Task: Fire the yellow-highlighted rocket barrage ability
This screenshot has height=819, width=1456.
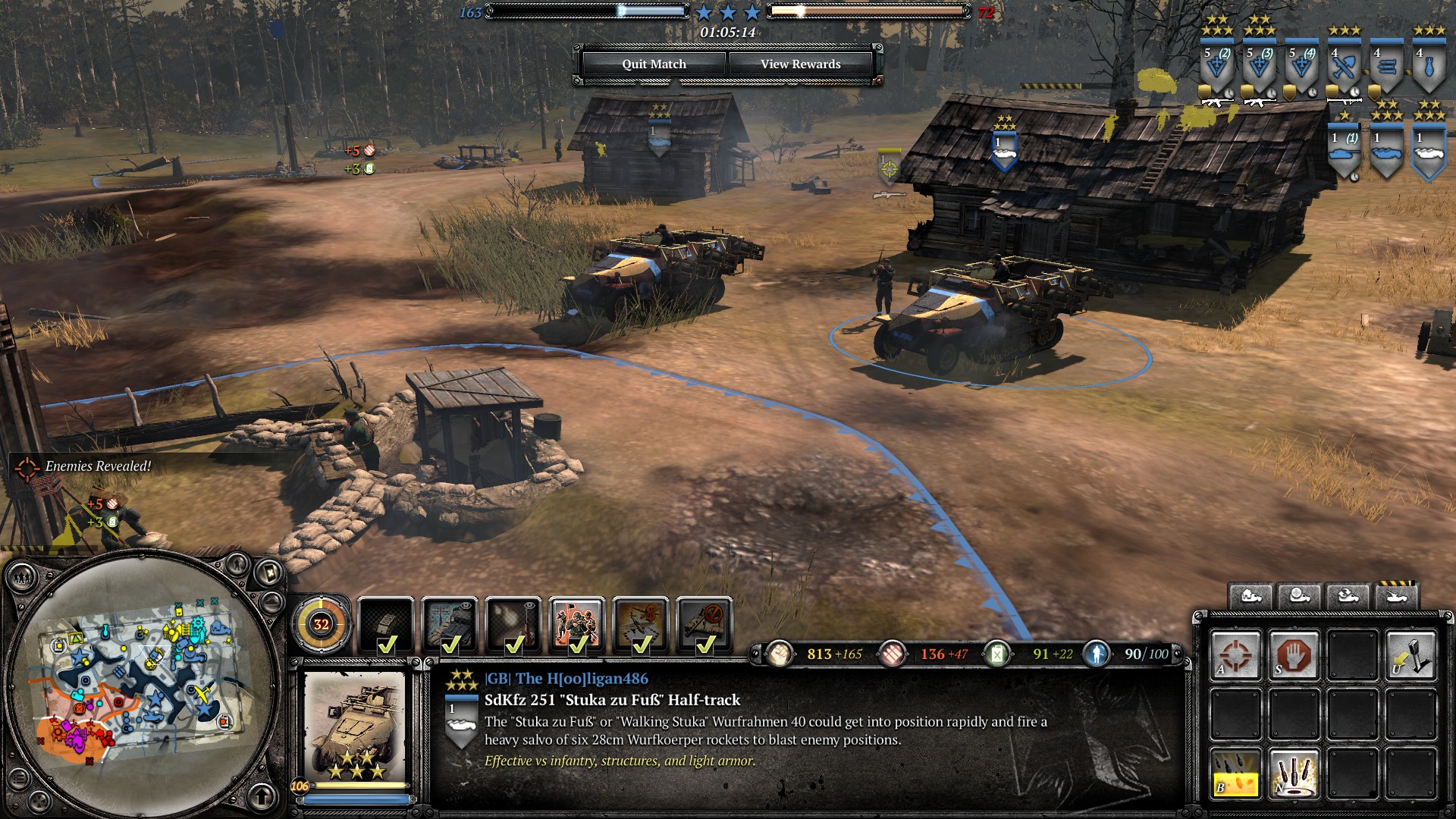Action: coord(1235,773)
